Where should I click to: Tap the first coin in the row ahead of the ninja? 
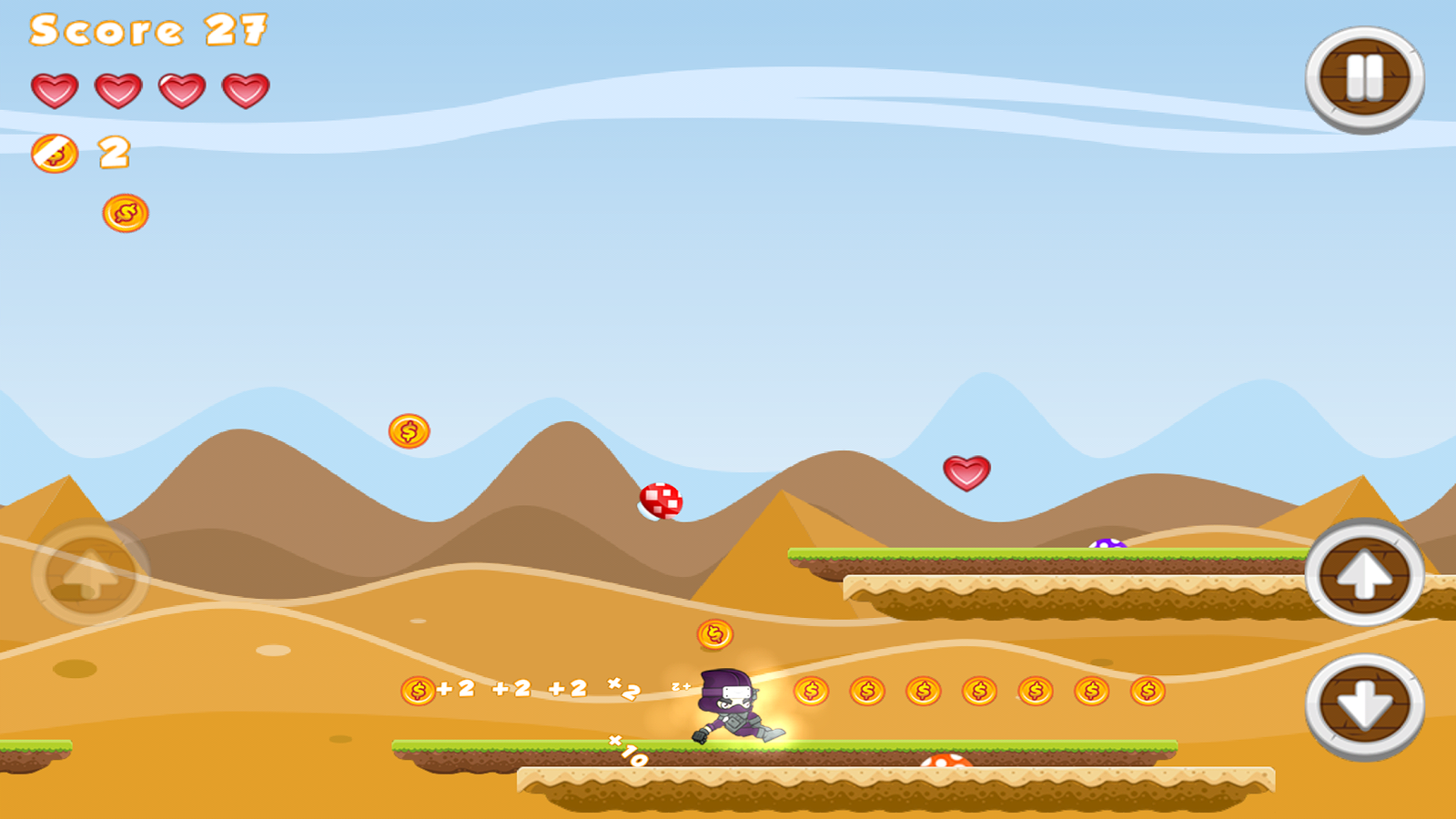tap(810, 693)
